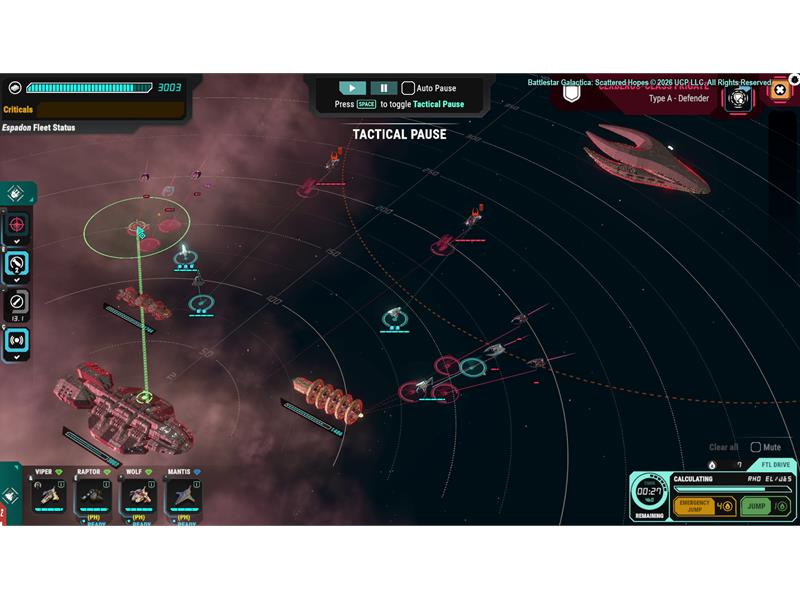The image size is (800, 600).
Task: Close the Cerberus-class frigate info panel
Action: click(780, 91)
